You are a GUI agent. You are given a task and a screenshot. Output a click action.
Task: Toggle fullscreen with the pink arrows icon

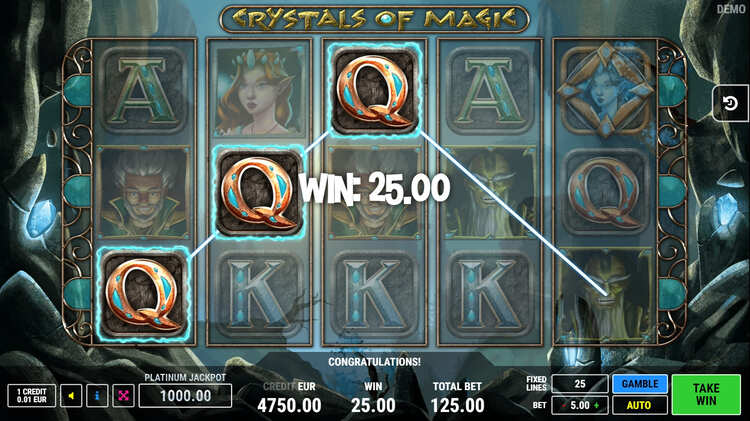tap(123, 396)
